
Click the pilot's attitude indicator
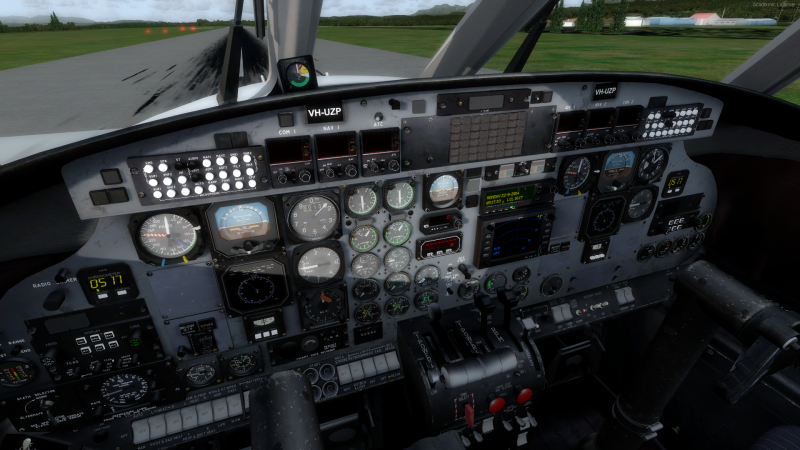point(243,223)
